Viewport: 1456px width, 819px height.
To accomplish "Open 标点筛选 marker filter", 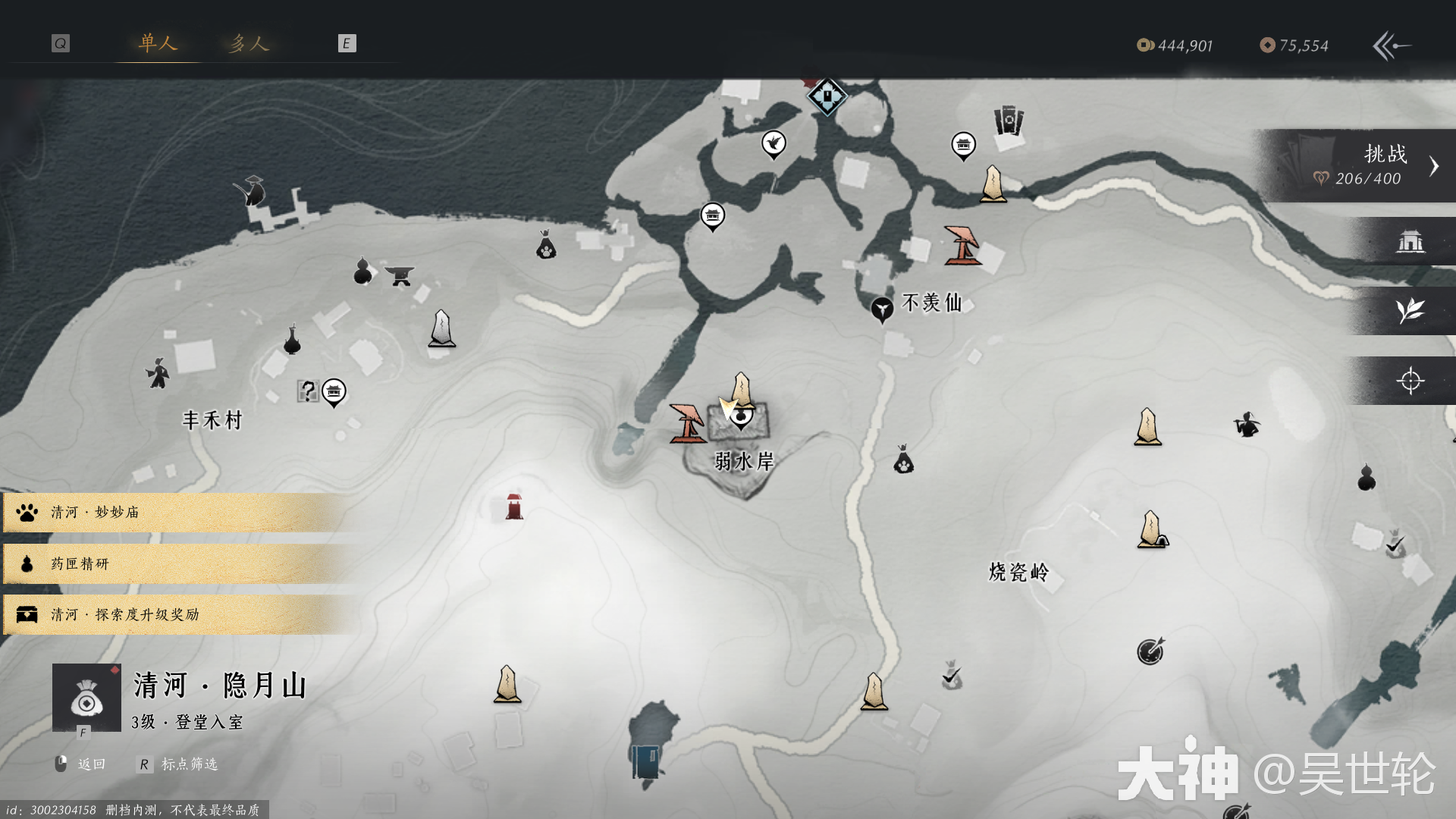I will (x=179, y=764).
